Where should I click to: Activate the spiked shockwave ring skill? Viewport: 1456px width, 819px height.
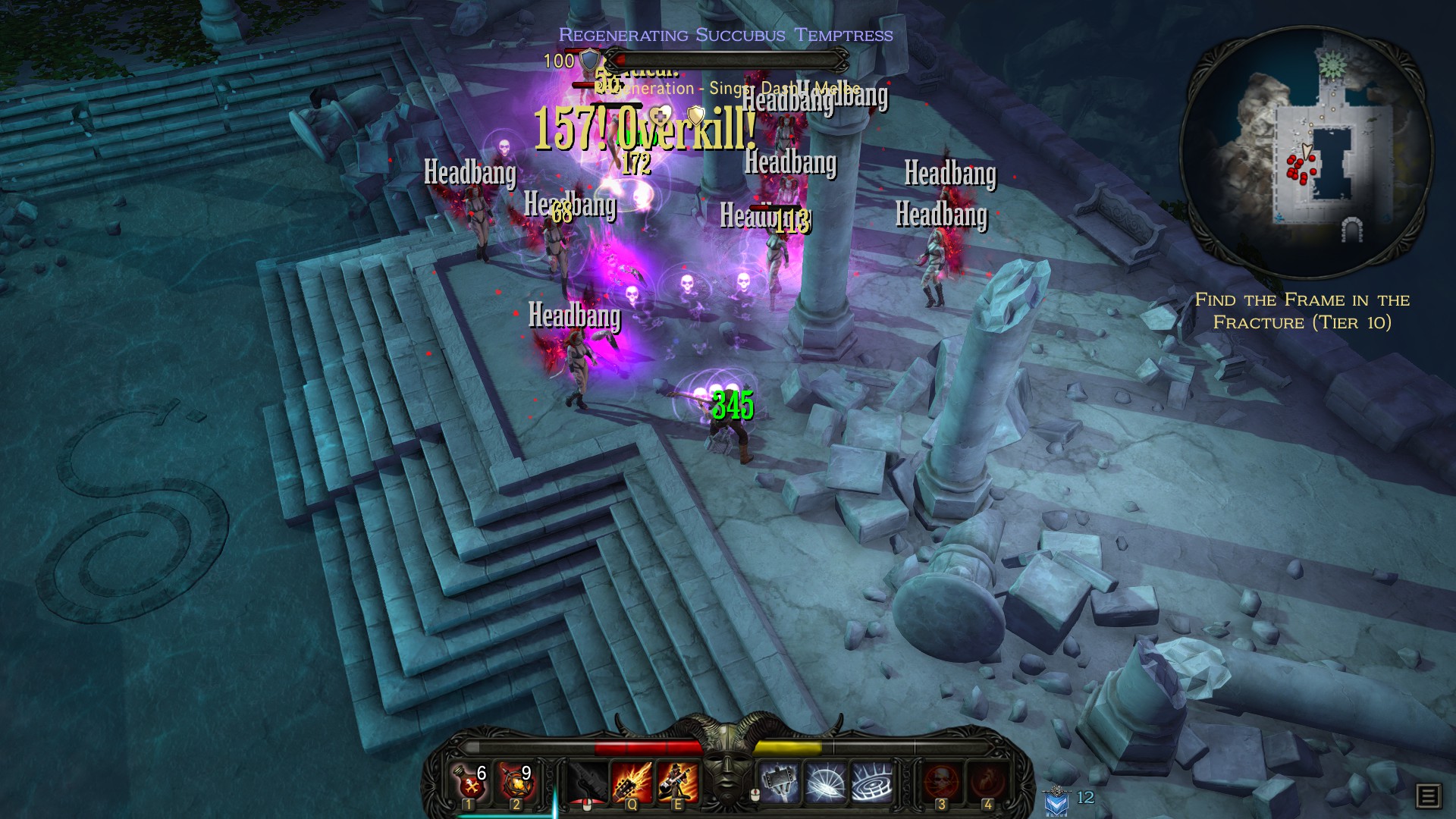point(872,783)
